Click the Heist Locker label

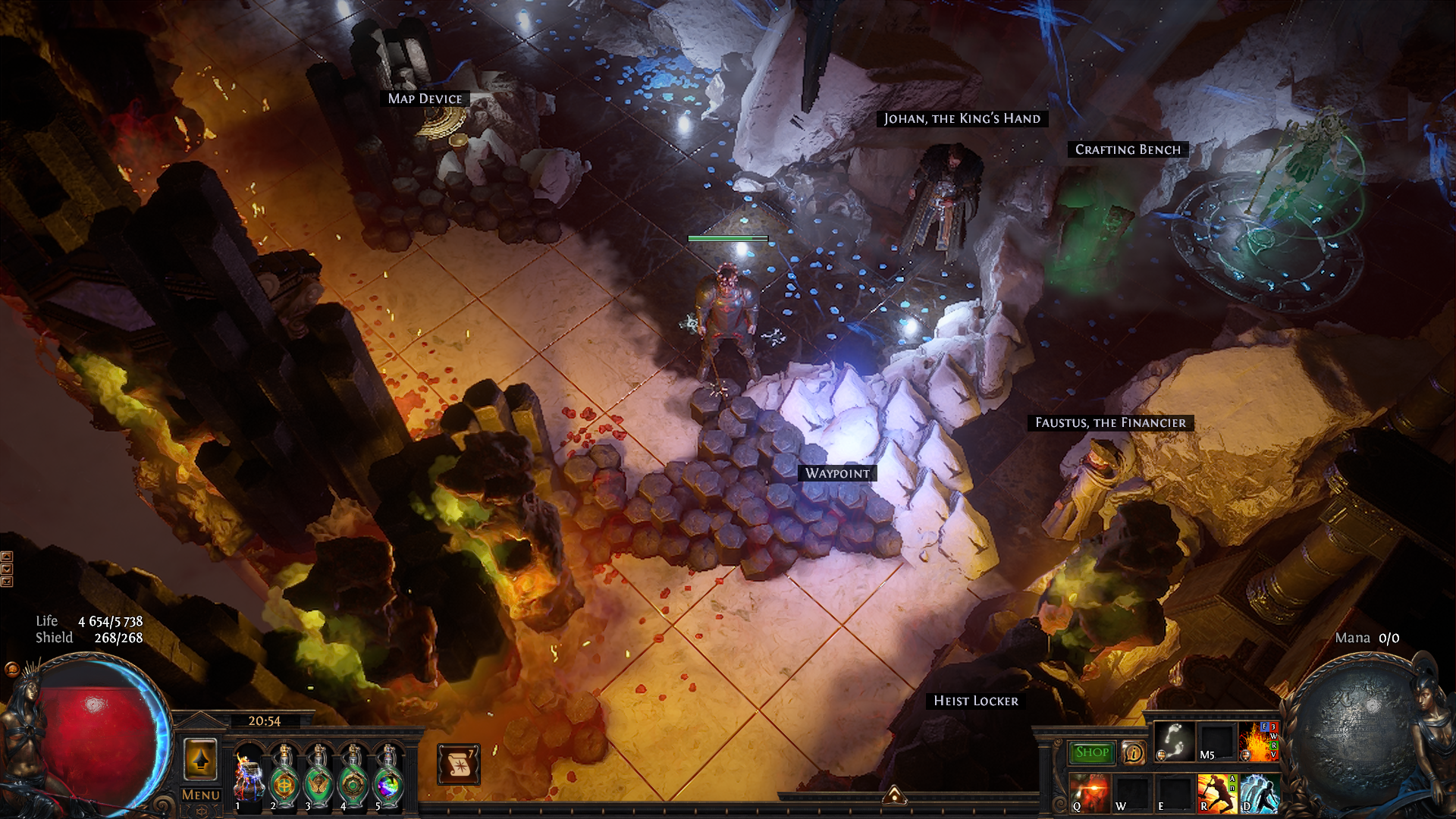[x=975, y=701]
